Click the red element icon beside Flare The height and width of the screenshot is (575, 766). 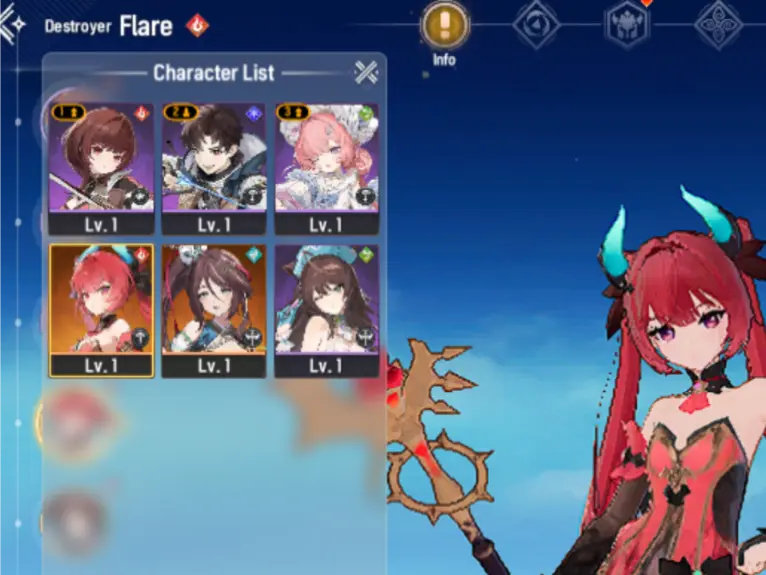pos(198,26)
